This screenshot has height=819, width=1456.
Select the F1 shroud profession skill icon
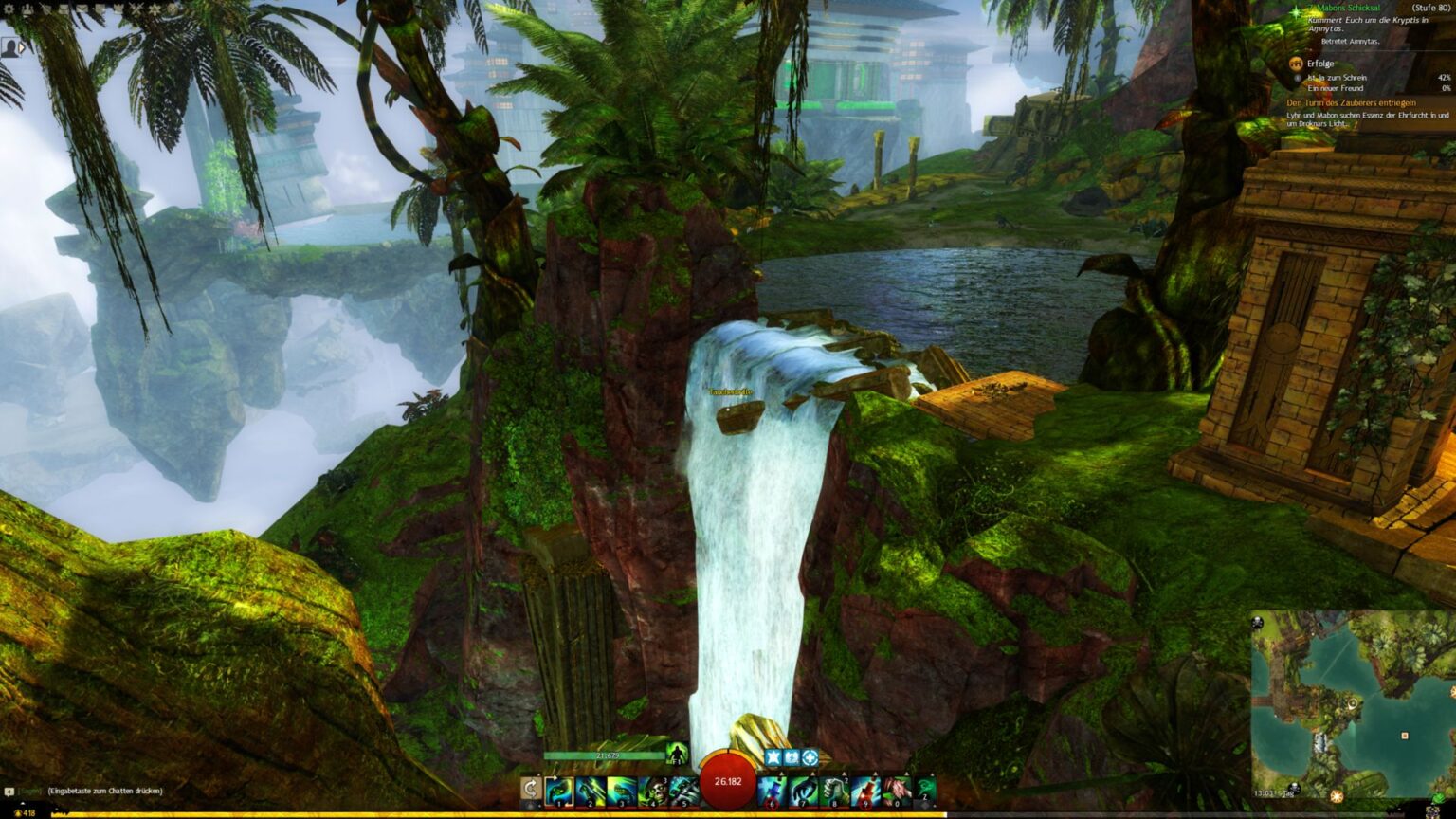677,755
